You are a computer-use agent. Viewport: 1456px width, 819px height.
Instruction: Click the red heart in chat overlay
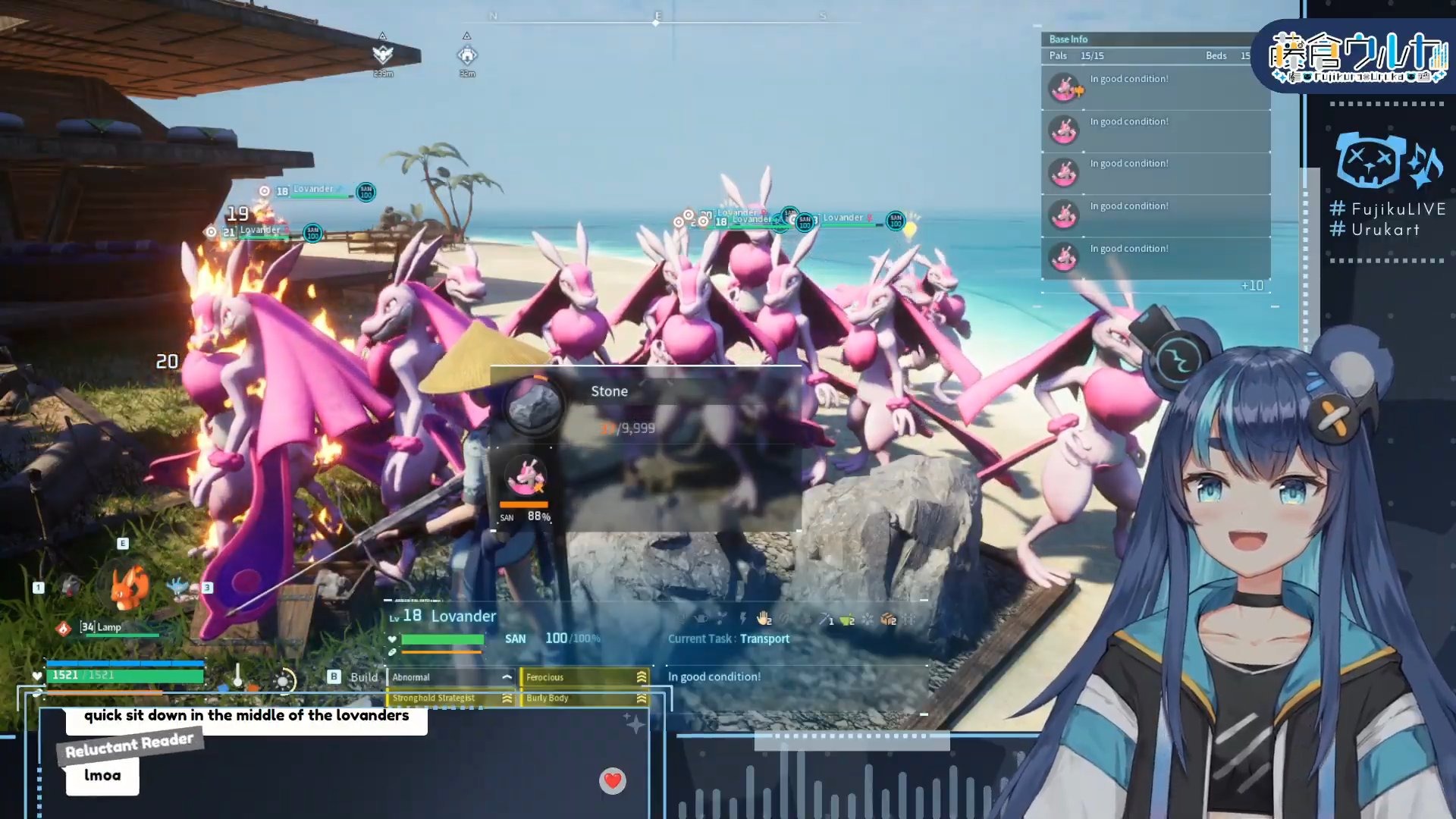click(613, 780)
